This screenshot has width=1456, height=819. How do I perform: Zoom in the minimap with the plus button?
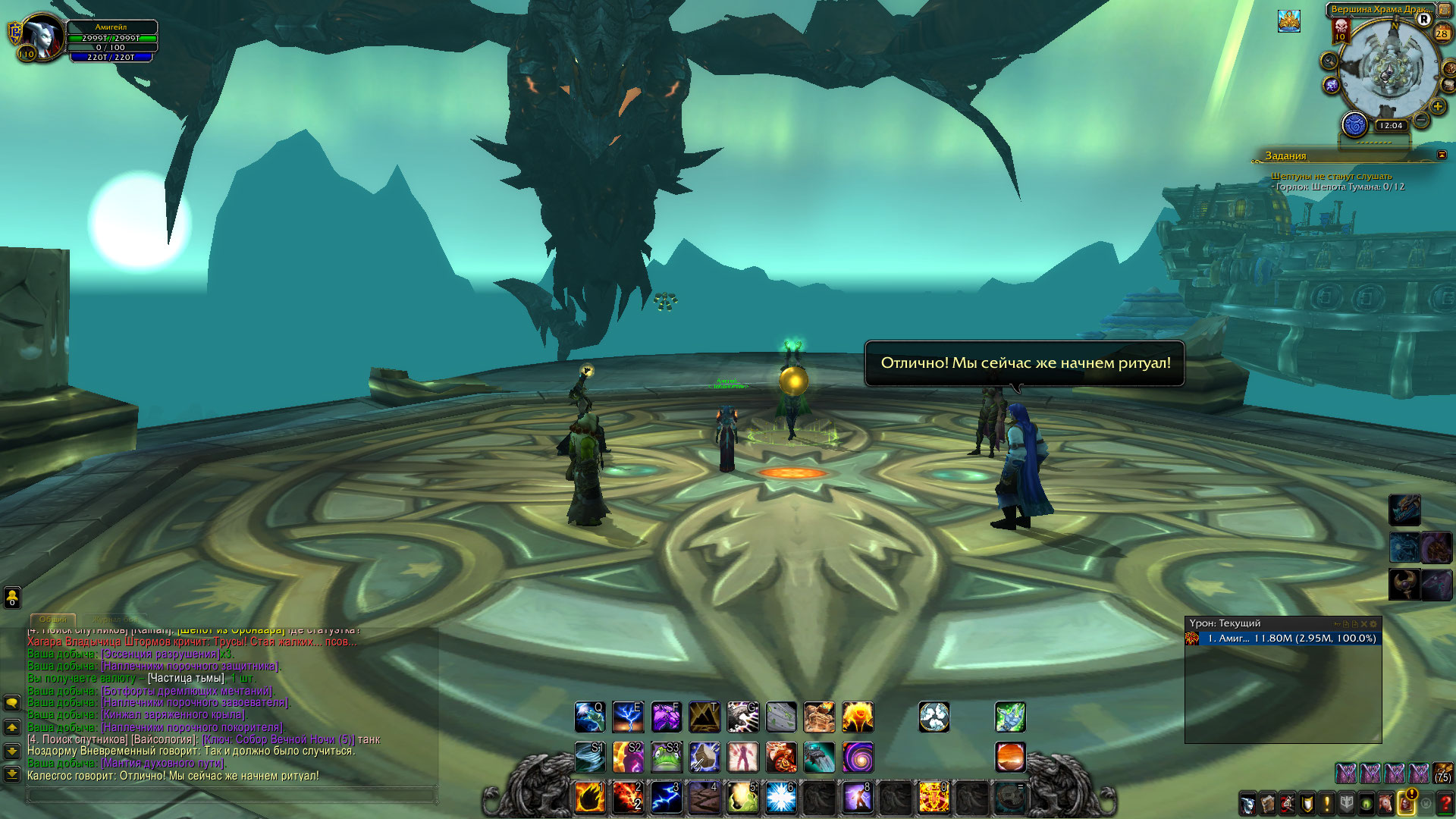[x=1437, y=107]
